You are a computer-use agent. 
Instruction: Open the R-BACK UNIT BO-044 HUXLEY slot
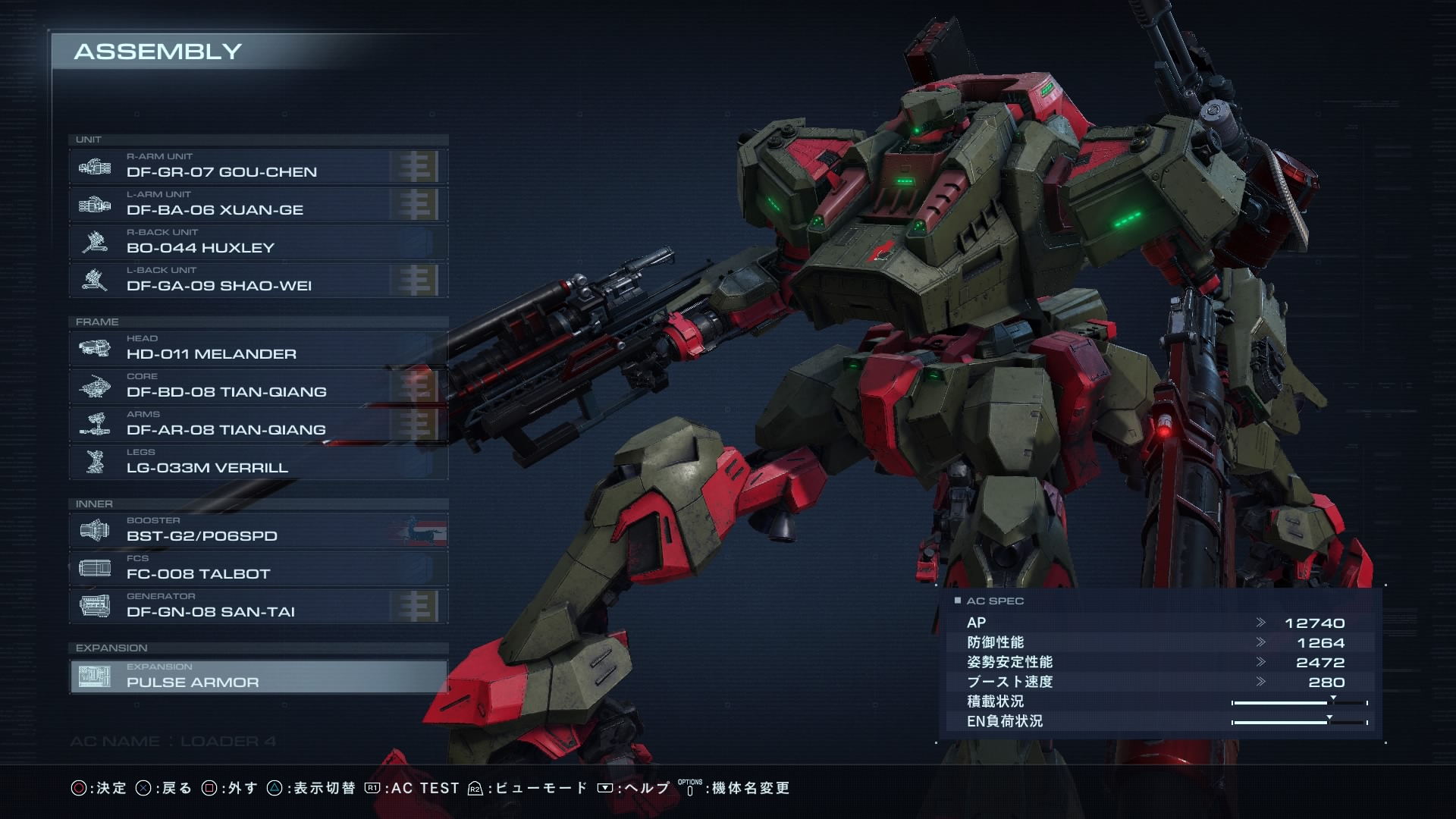[x=258, y=242]
